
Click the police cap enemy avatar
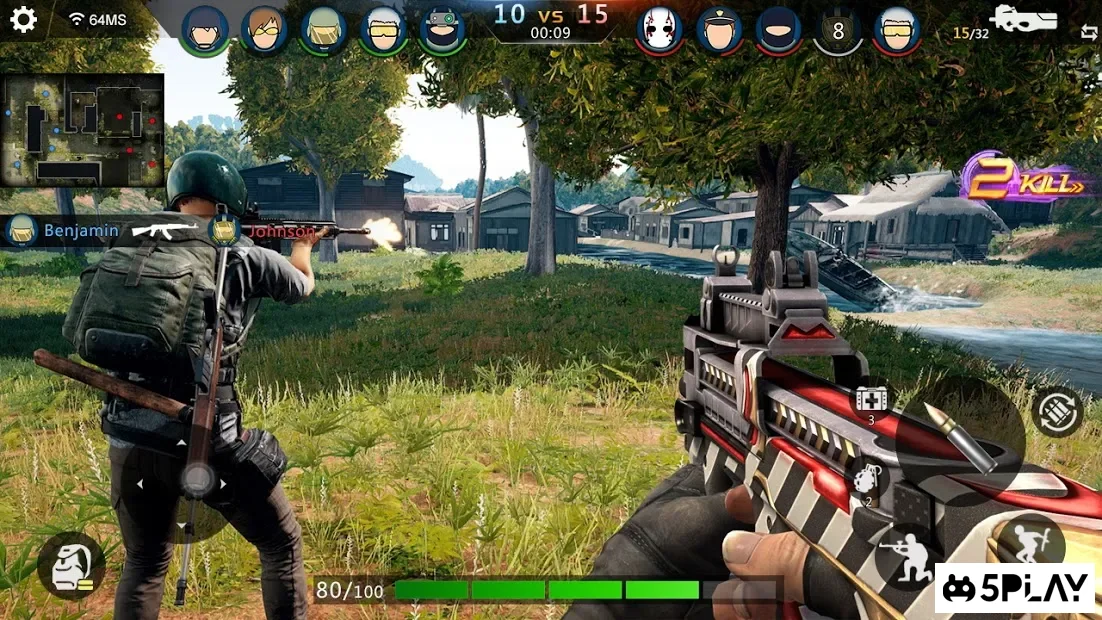coord(719,30)
